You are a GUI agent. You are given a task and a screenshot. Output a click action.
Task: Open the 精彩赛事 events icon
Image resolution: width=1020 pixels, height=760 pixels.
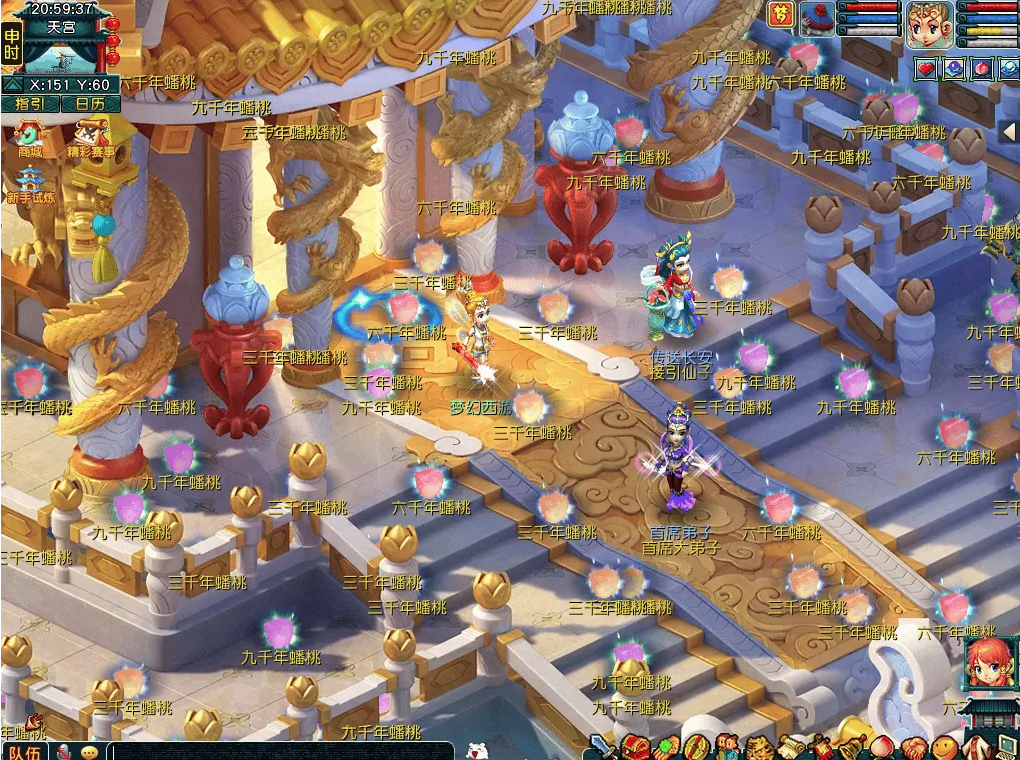(x=90, y=138)
